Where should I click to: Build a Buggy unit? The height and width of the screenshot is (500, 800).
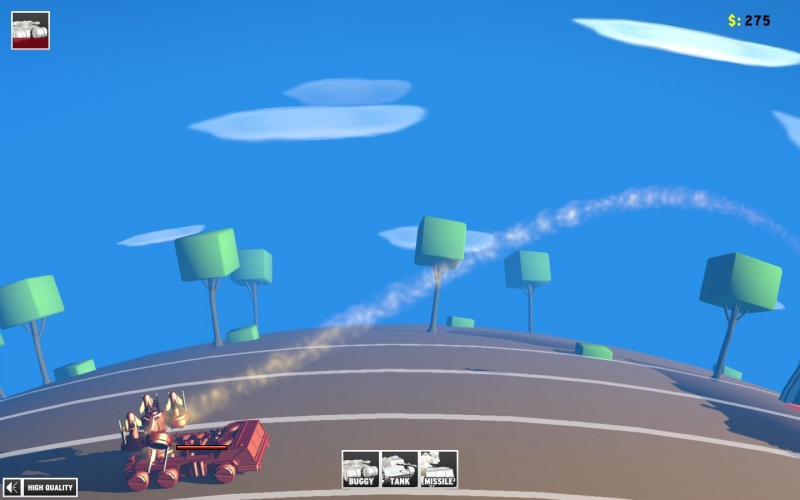tap(360, 469)
